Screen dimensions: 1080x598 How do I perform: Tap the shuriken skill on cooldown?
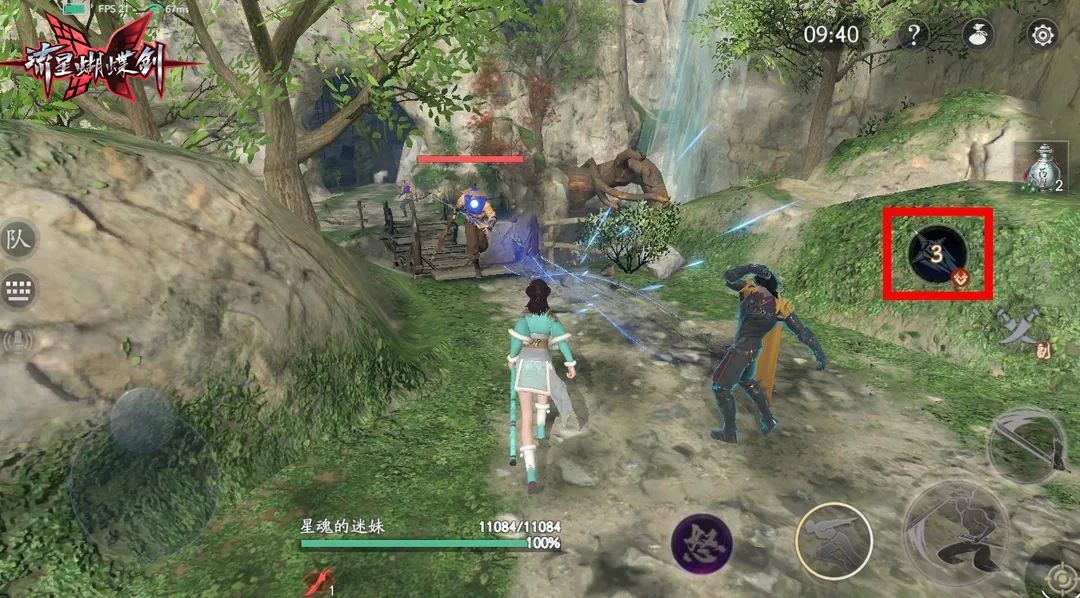click(937, 253)
